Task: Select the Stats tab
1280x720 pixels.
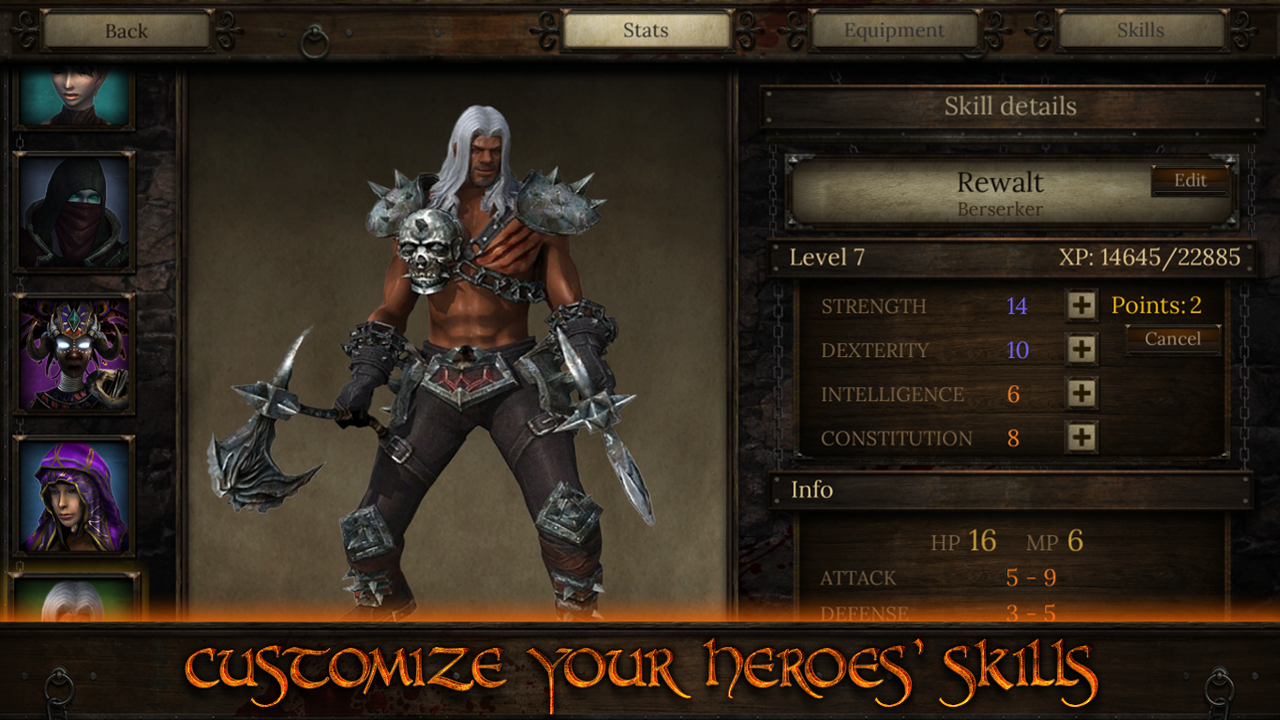Action: point(646,30)
